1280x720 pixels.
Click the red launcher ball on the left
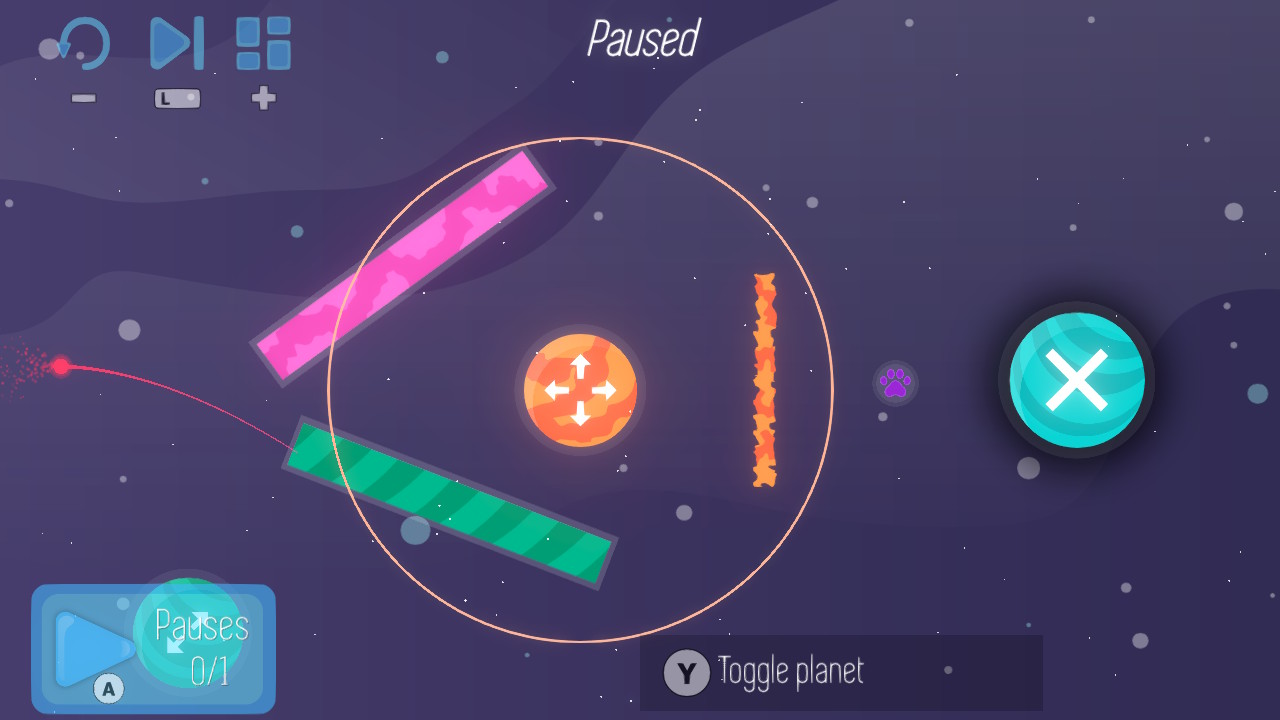(x=62, y=368)
